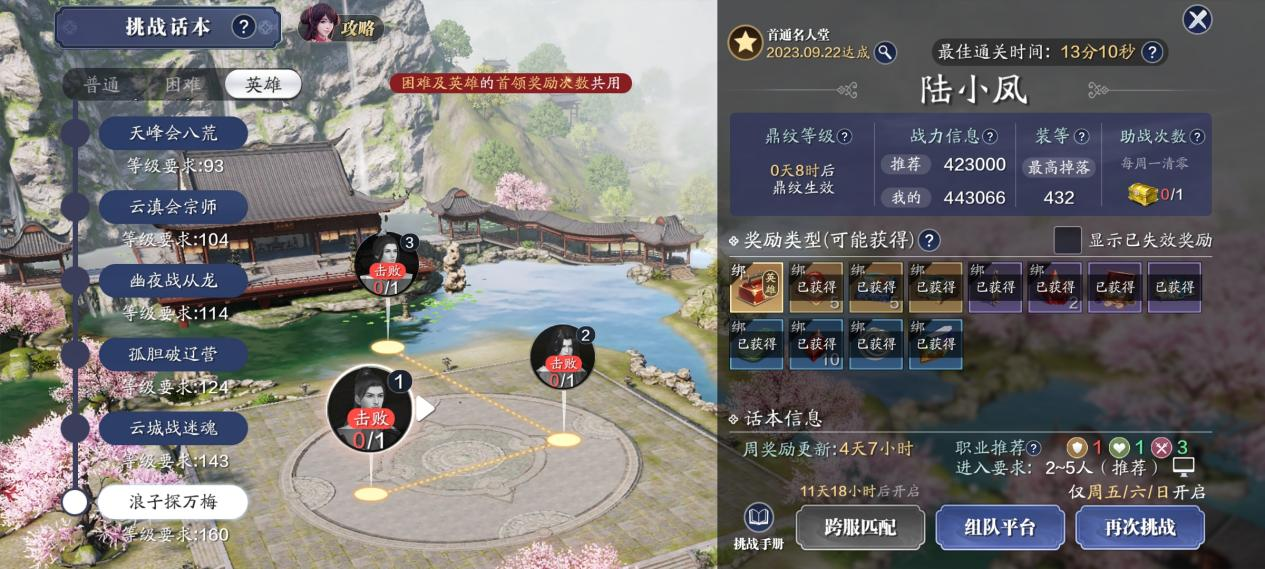Choose the 天峰会八荒 dungeon entry
The image size is (1265, 569).
pyautogui.click(x=173, y=133)
